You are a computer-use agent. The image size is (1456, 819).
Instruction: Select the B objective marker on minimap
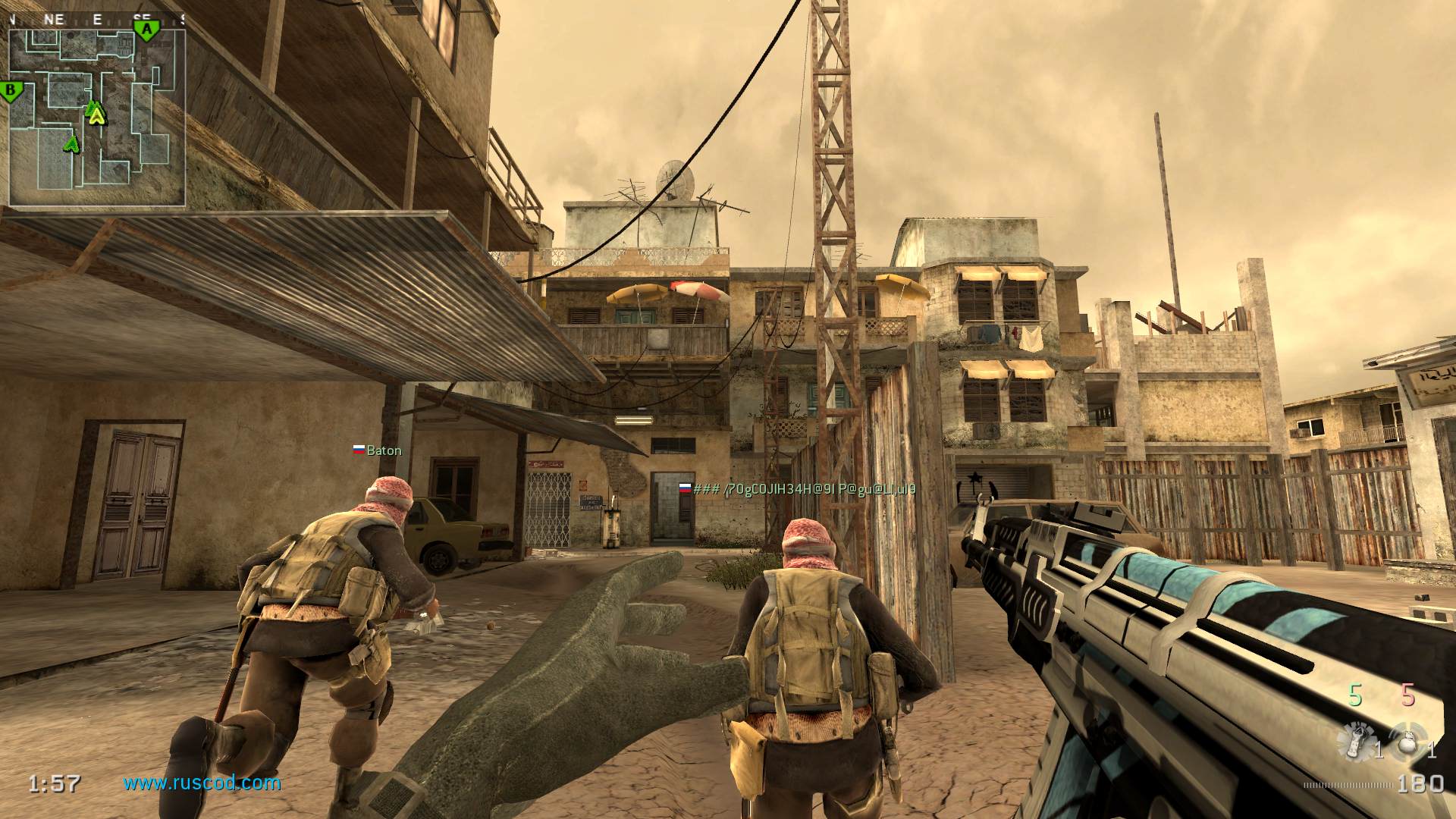click(11, 92)
